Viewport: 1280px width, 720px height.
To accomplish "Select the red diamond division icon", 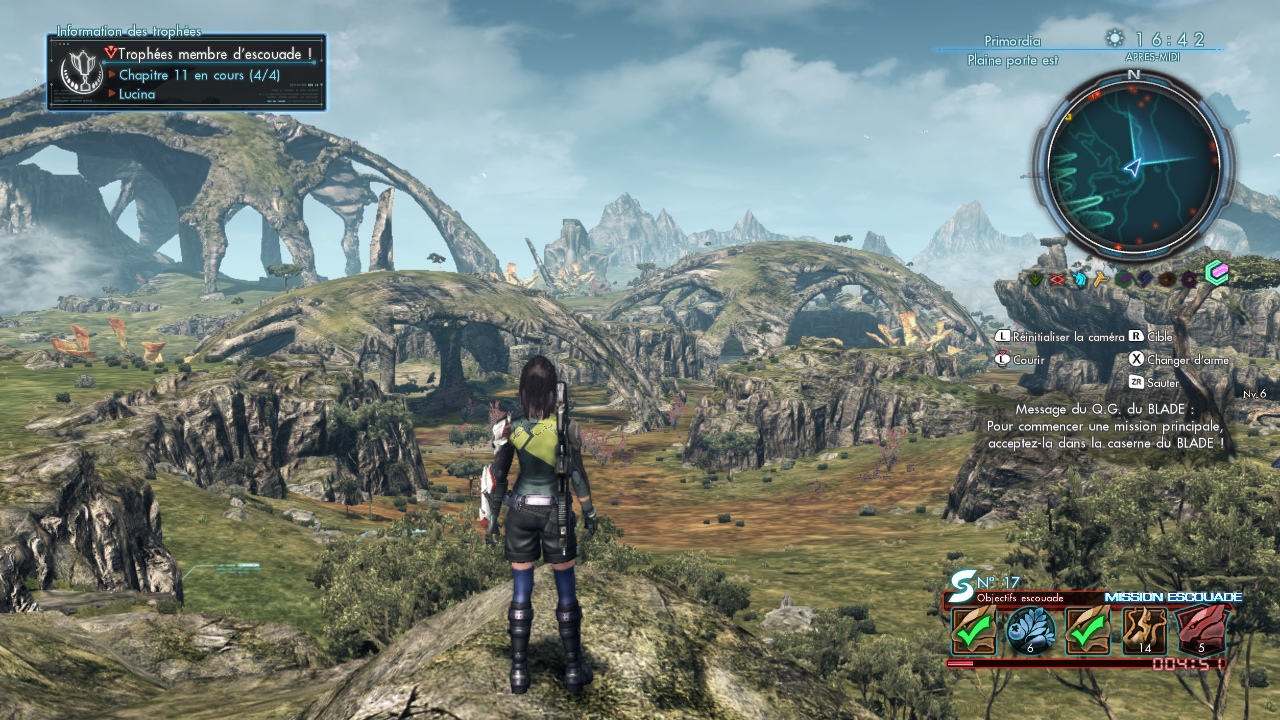I will click(x=1057, y=279).
